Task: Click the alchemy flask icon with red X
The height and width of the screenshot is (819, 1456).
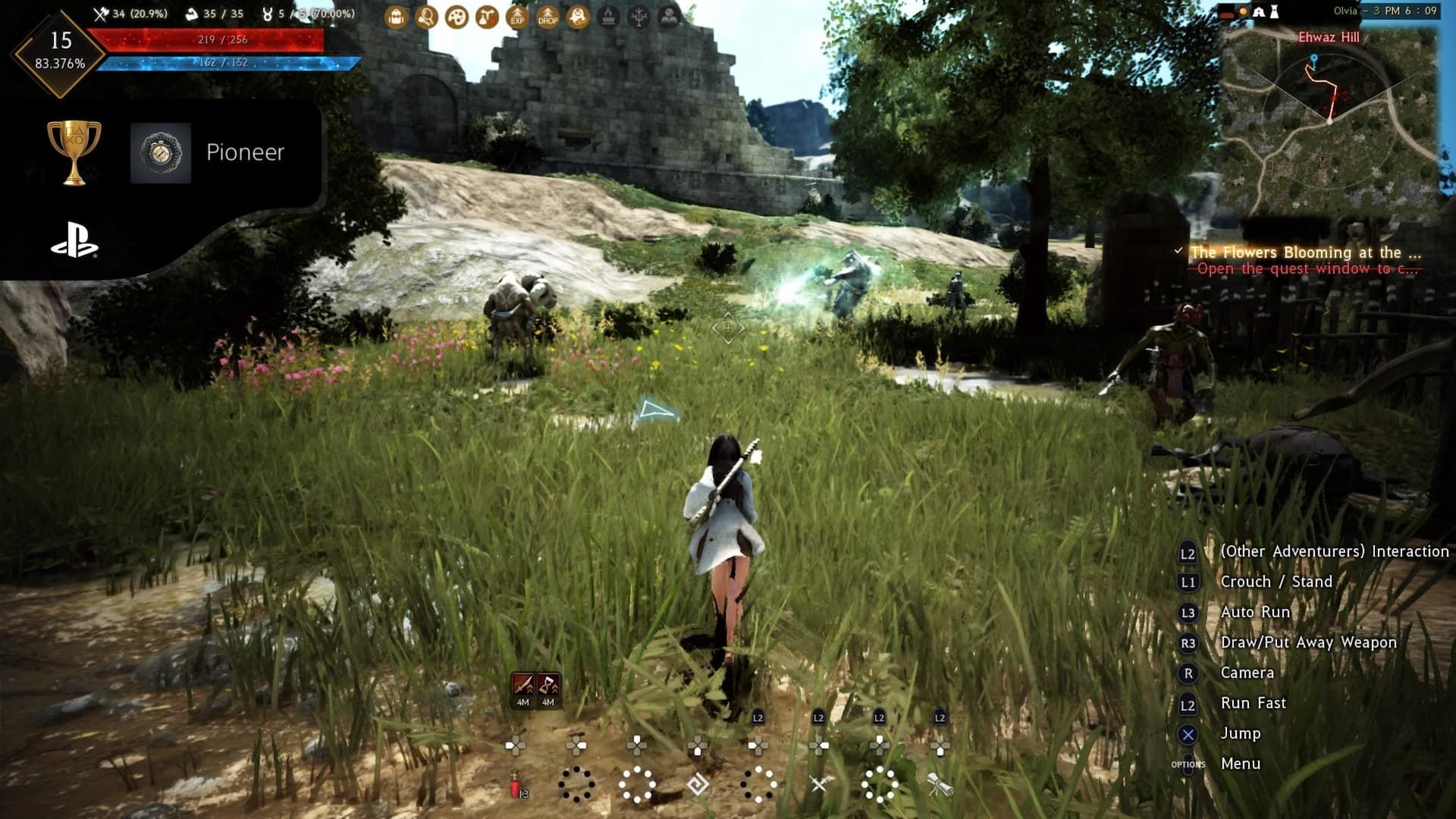Action: coord(486,16)
